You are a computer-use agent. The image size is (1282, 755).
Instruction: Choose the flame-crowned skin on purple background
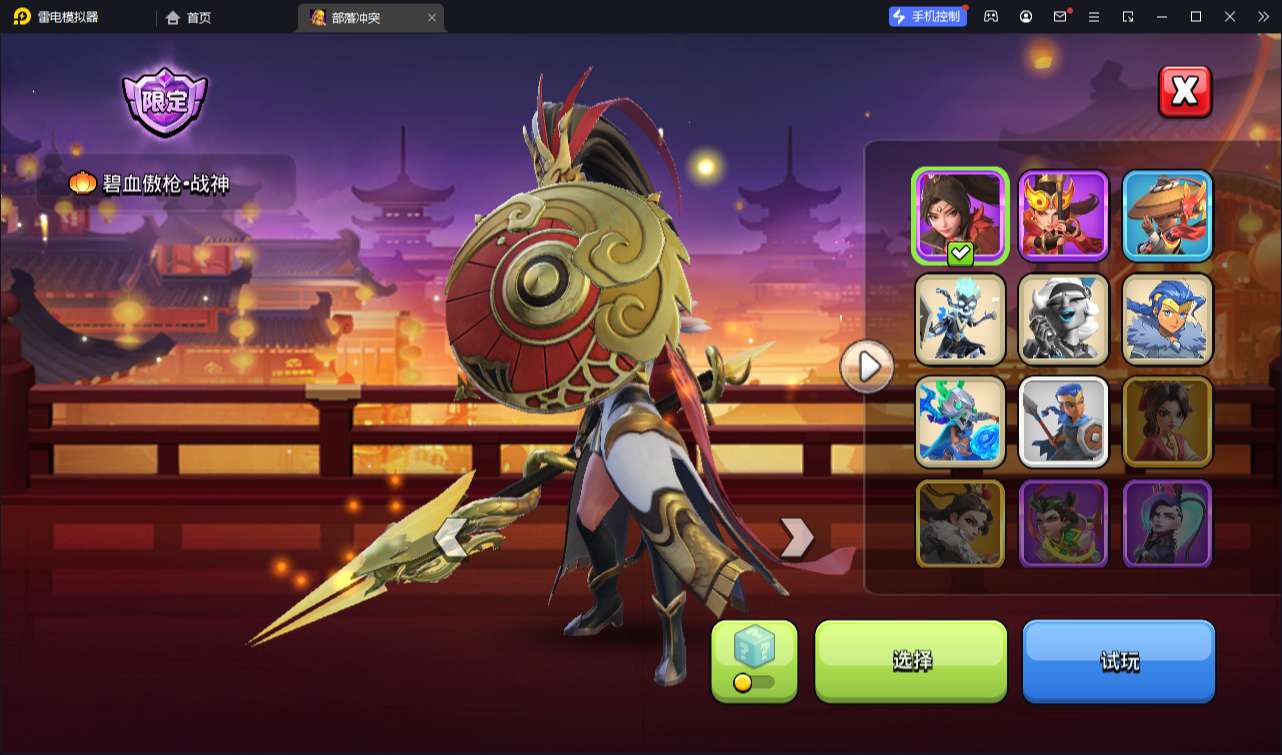click(x=1063, y=215)
